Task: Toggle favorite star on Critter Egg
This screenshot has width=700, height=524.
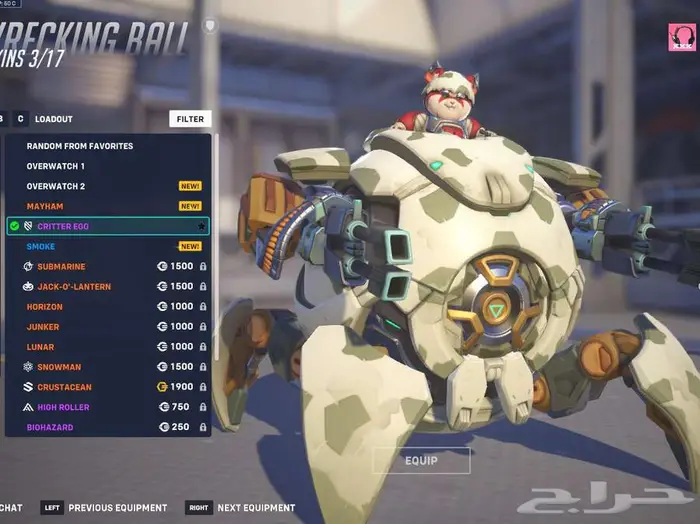Action: pyautogui.click(x=202, y=227)
